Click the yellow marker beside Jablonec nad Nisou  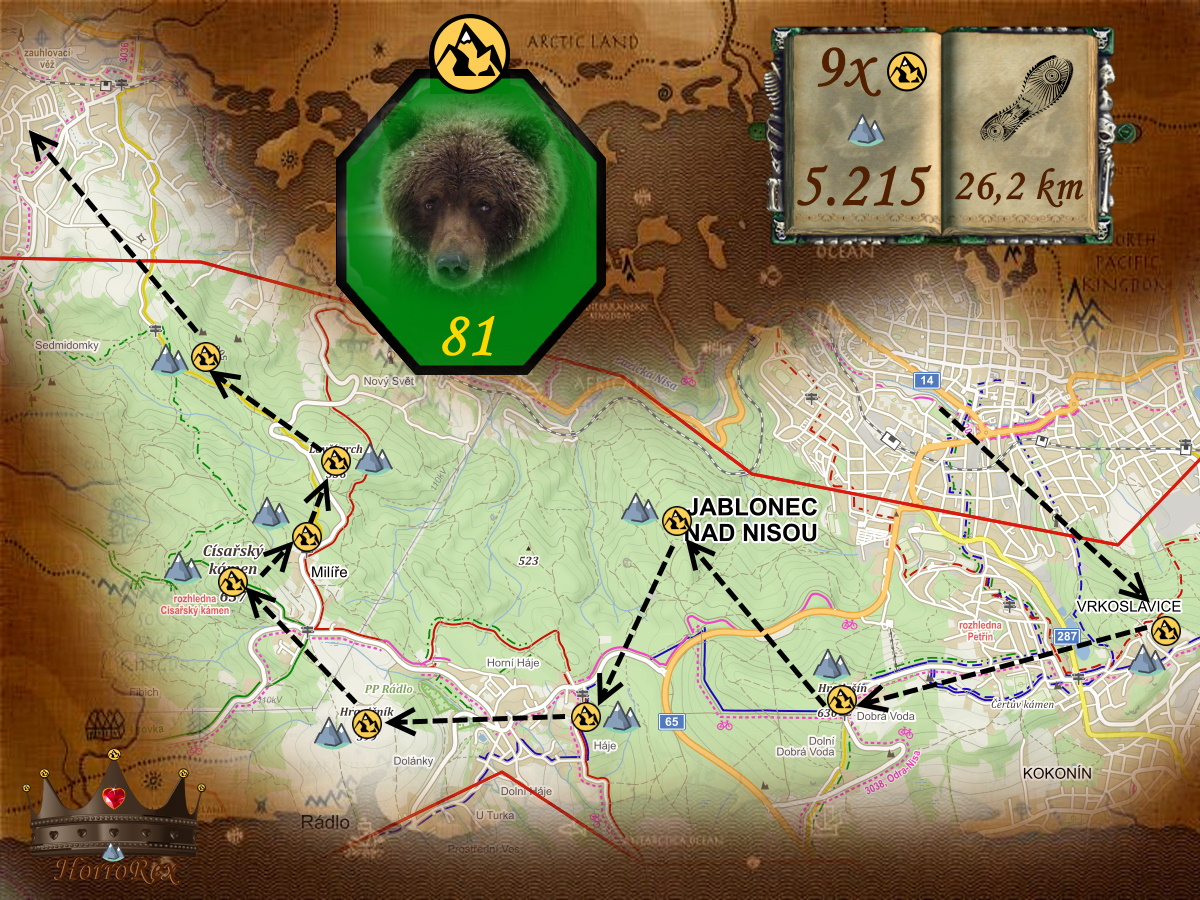point(677,520)
